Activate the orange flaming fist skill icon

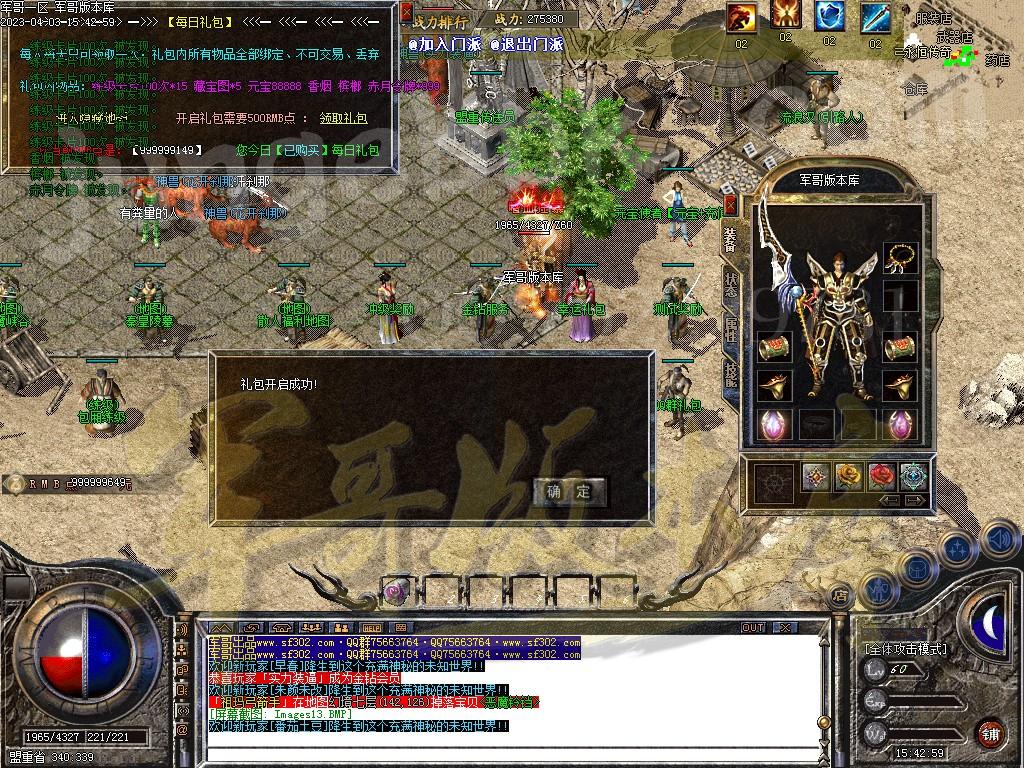coord(741,16)
